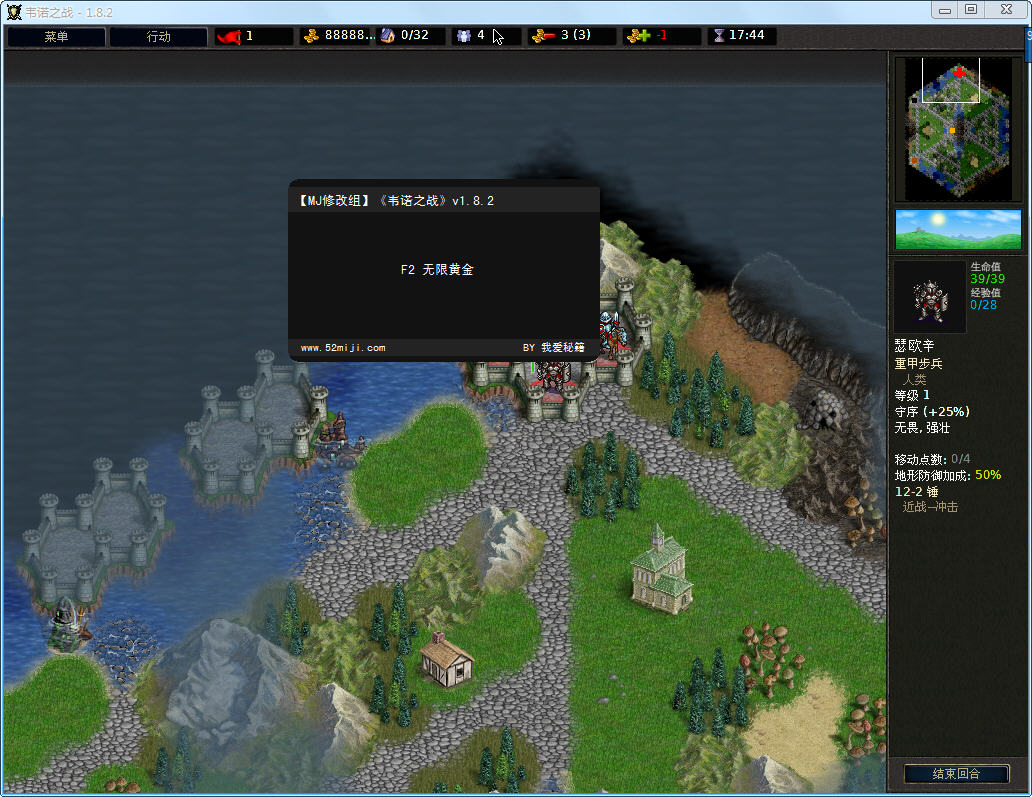1032x797 pixels.
Task: End the turn with 结束回合
Action: [955, 773]
